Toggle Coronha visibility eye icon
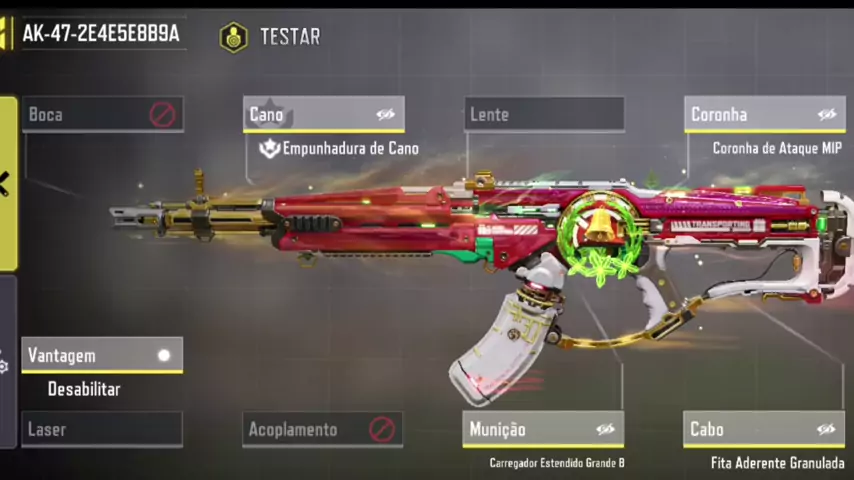Screen dimensions: 854x480 point(826,114)
